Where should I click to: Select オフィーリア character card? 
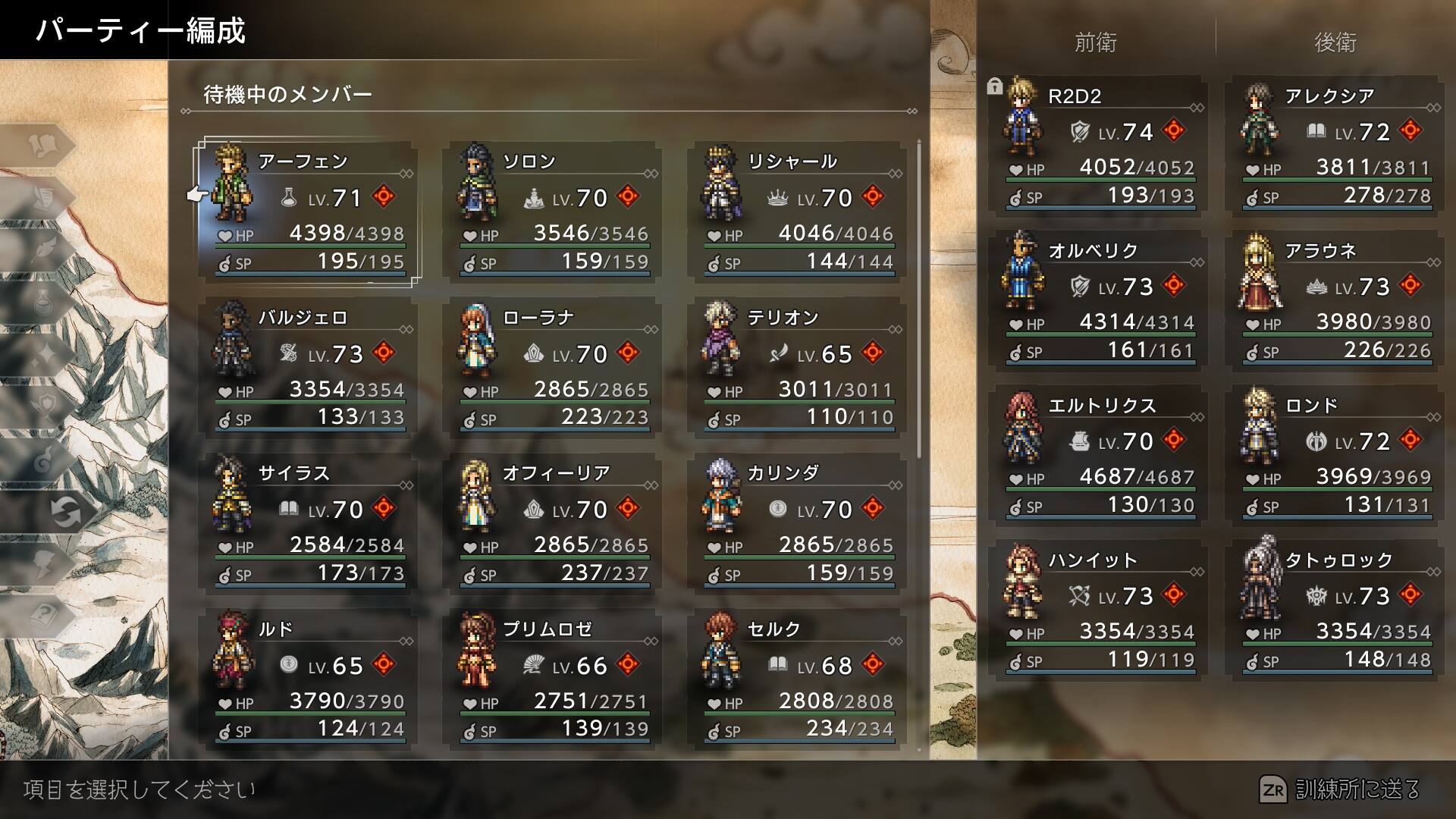[552, 524]
